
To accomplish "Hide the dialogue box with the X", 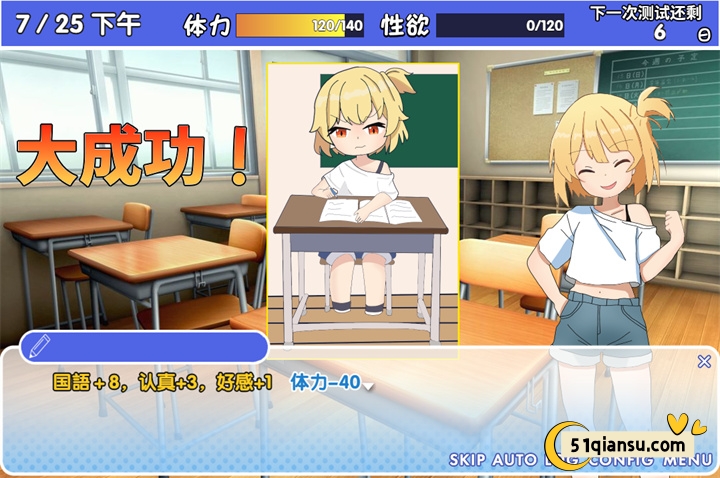I will 704,362.
